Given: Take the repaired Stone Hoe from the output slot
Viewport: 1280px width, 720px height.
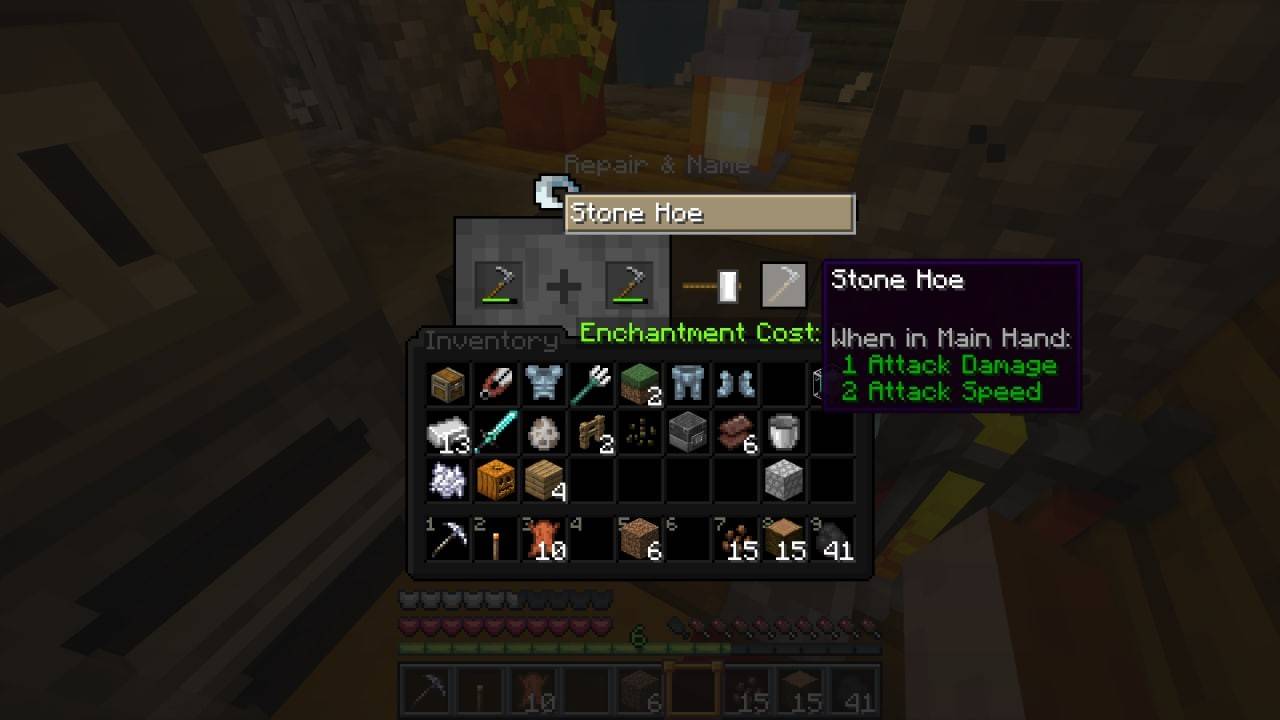Looking at the screenshot, I should click(785, 284).
